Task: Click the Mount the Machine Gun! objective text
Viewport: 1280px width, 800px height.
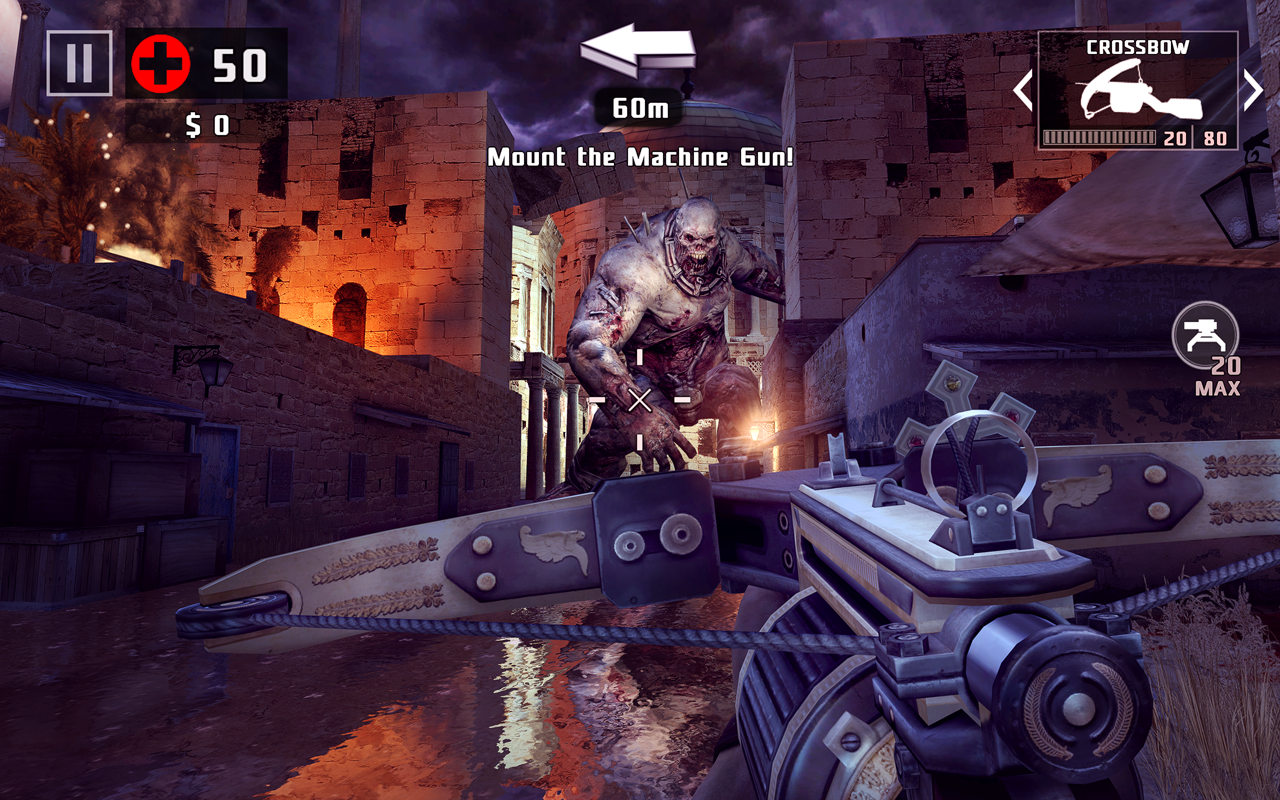Action: (x=640, y=156)
